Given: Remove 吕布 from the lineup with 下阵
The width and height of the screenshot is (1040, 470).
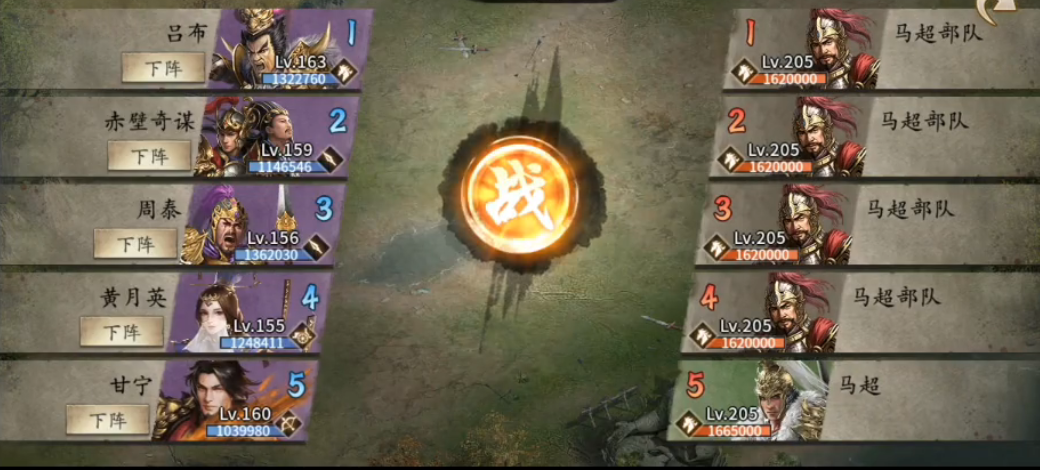Looking at the screenshot, I should 163,67.
